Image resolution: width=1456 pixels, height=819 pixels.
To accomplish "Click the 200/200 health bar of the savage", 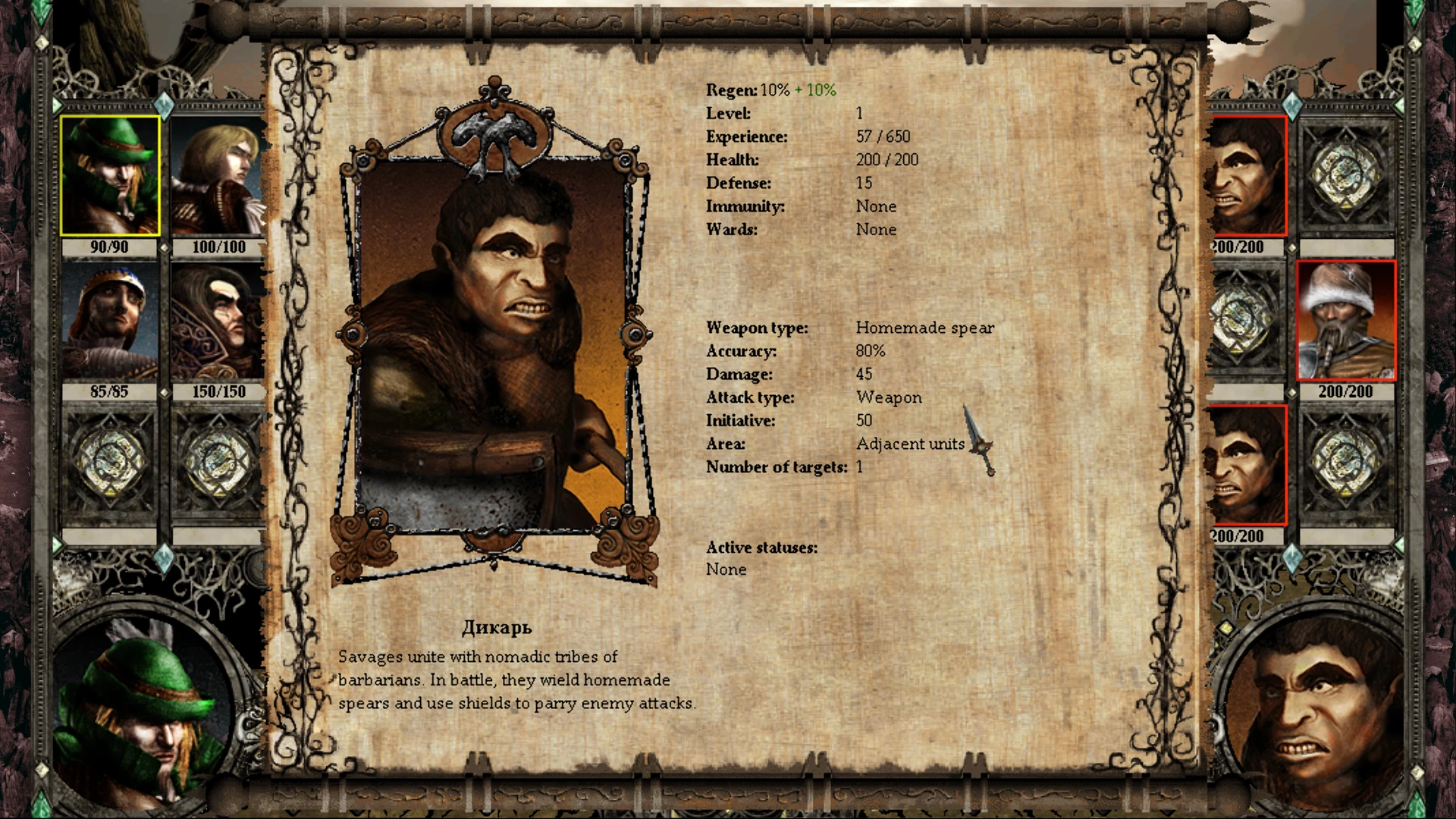I will [1237, 246].
